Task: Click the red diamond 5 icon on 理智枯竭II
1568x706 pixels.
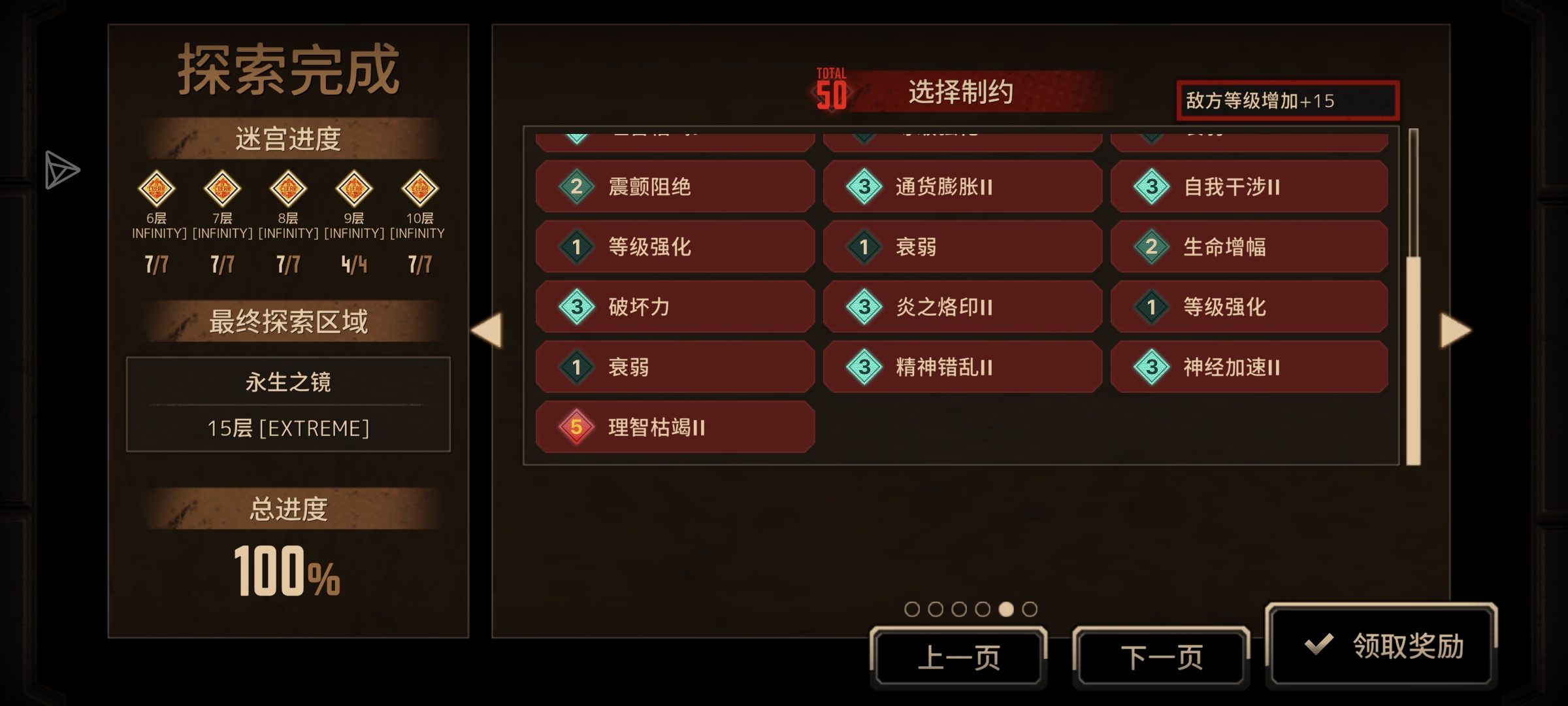Action: point(577,428)
